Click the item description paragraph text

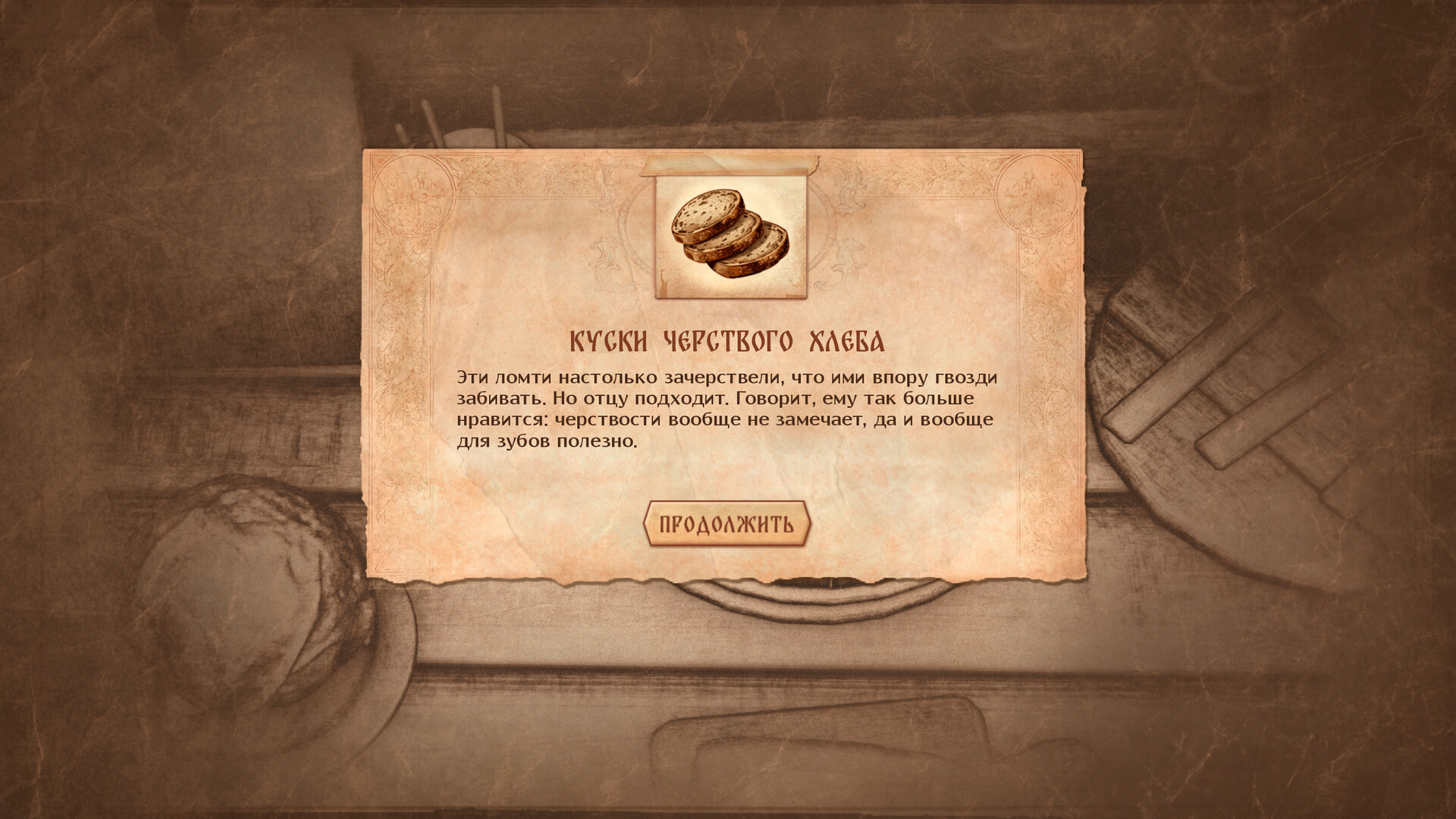(724, 406)
